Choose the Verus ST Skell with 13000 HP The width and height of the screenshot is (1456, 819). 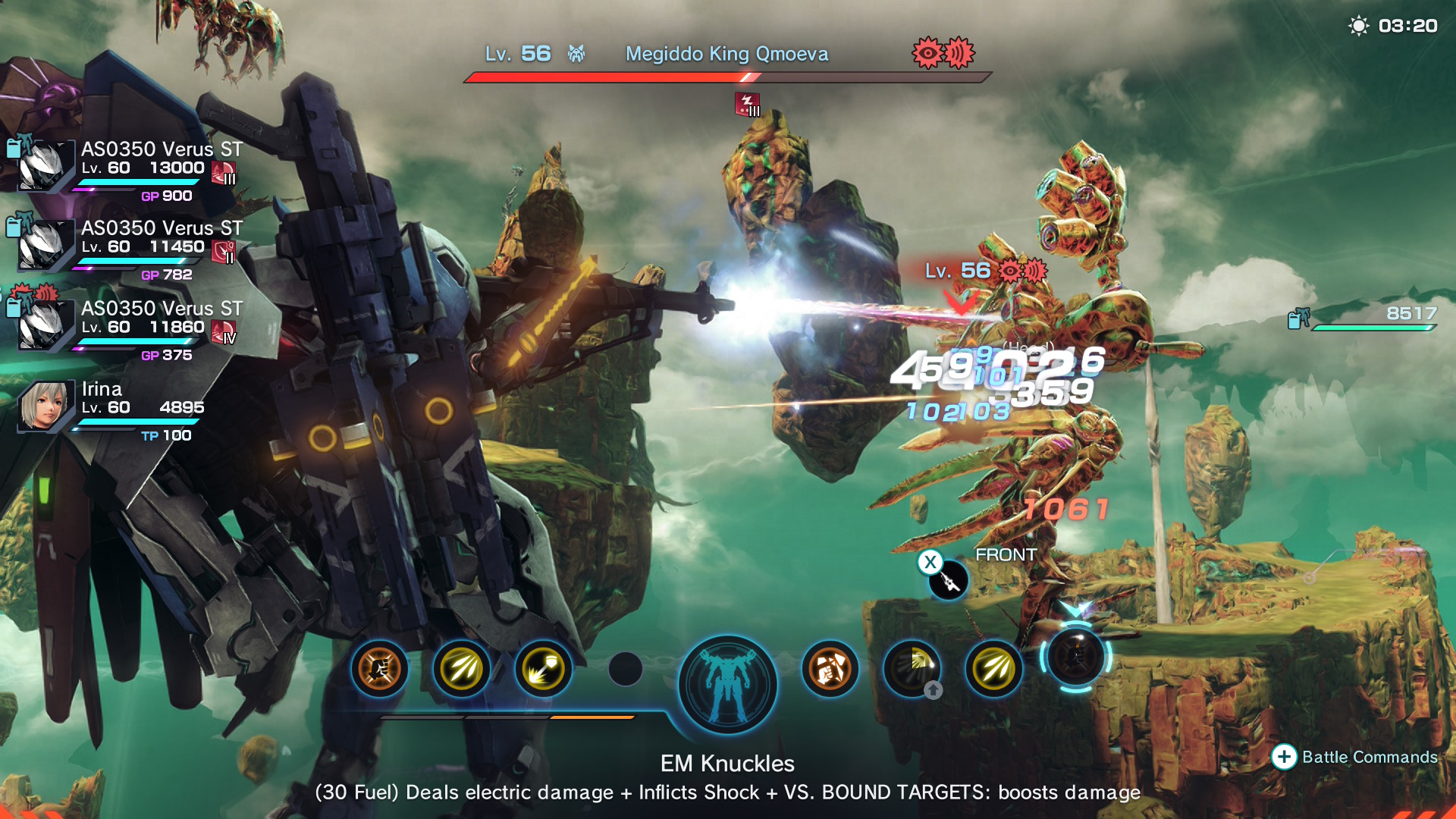45,166
